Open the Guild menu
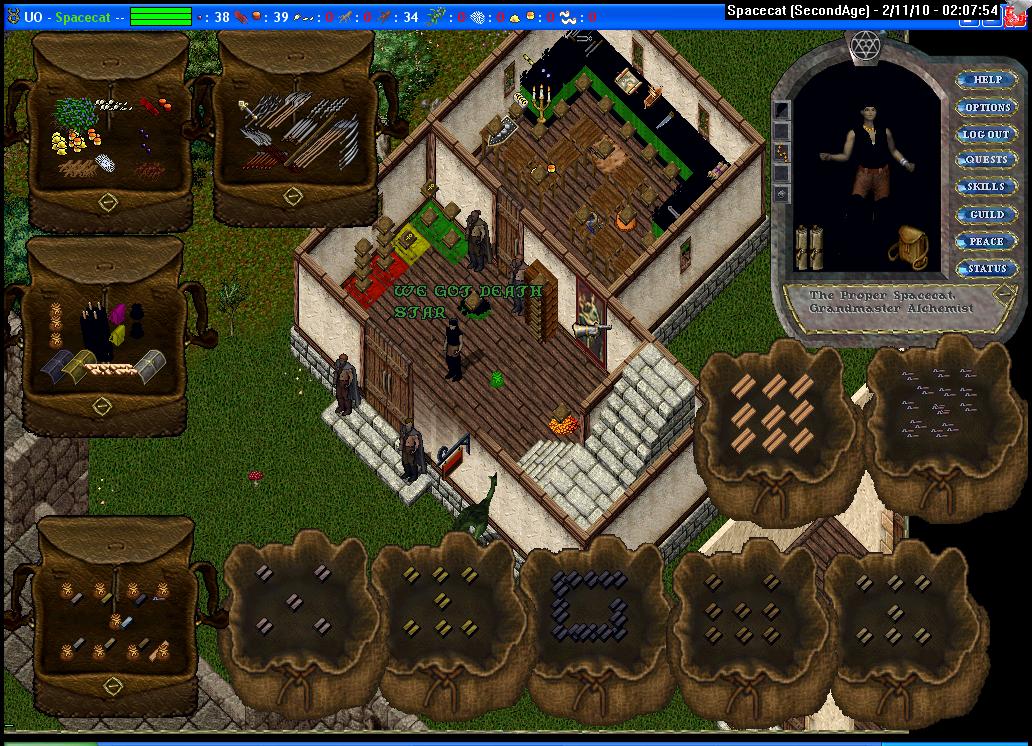The image size is (1032, 746). 986,215
